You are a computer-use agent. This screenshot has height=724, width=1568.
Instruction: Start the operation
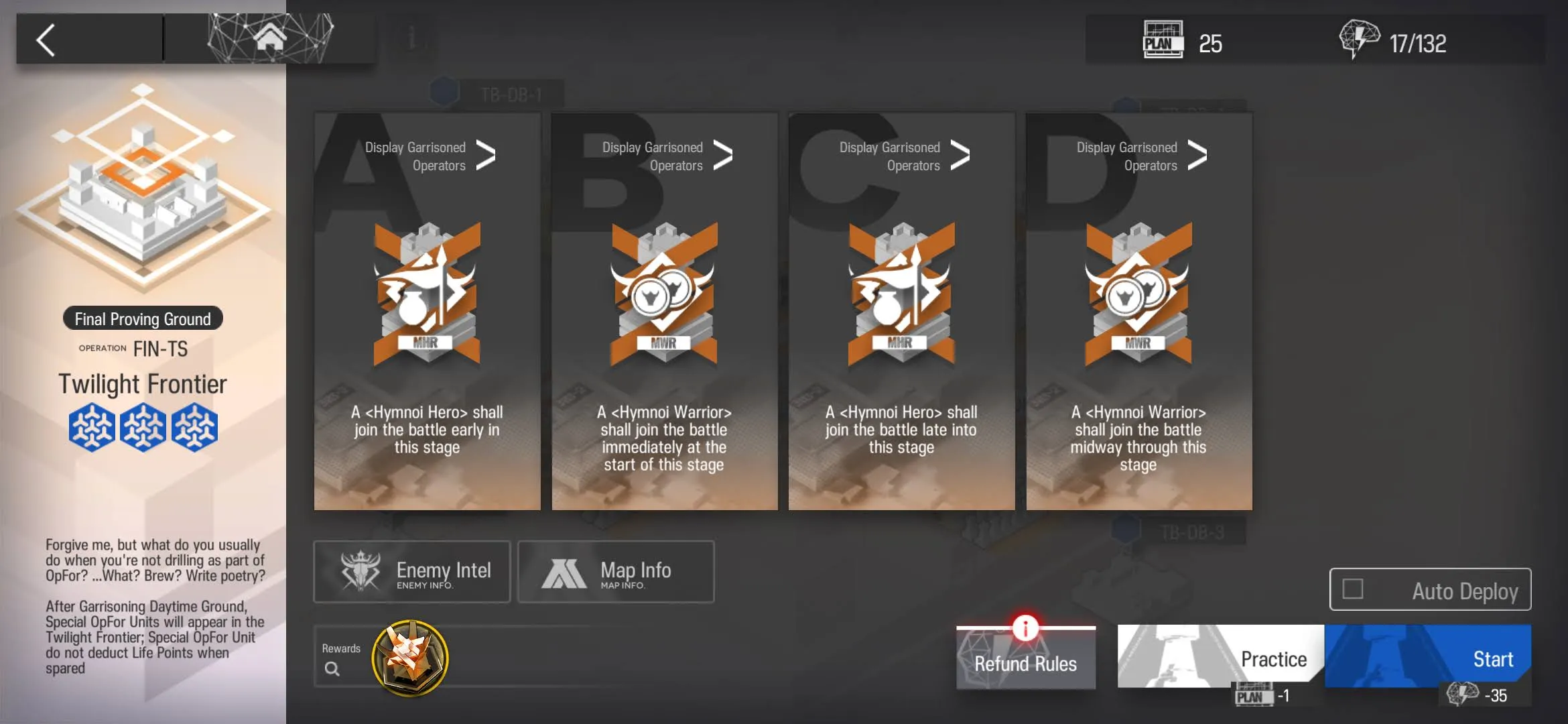[x=1427, y=657]
